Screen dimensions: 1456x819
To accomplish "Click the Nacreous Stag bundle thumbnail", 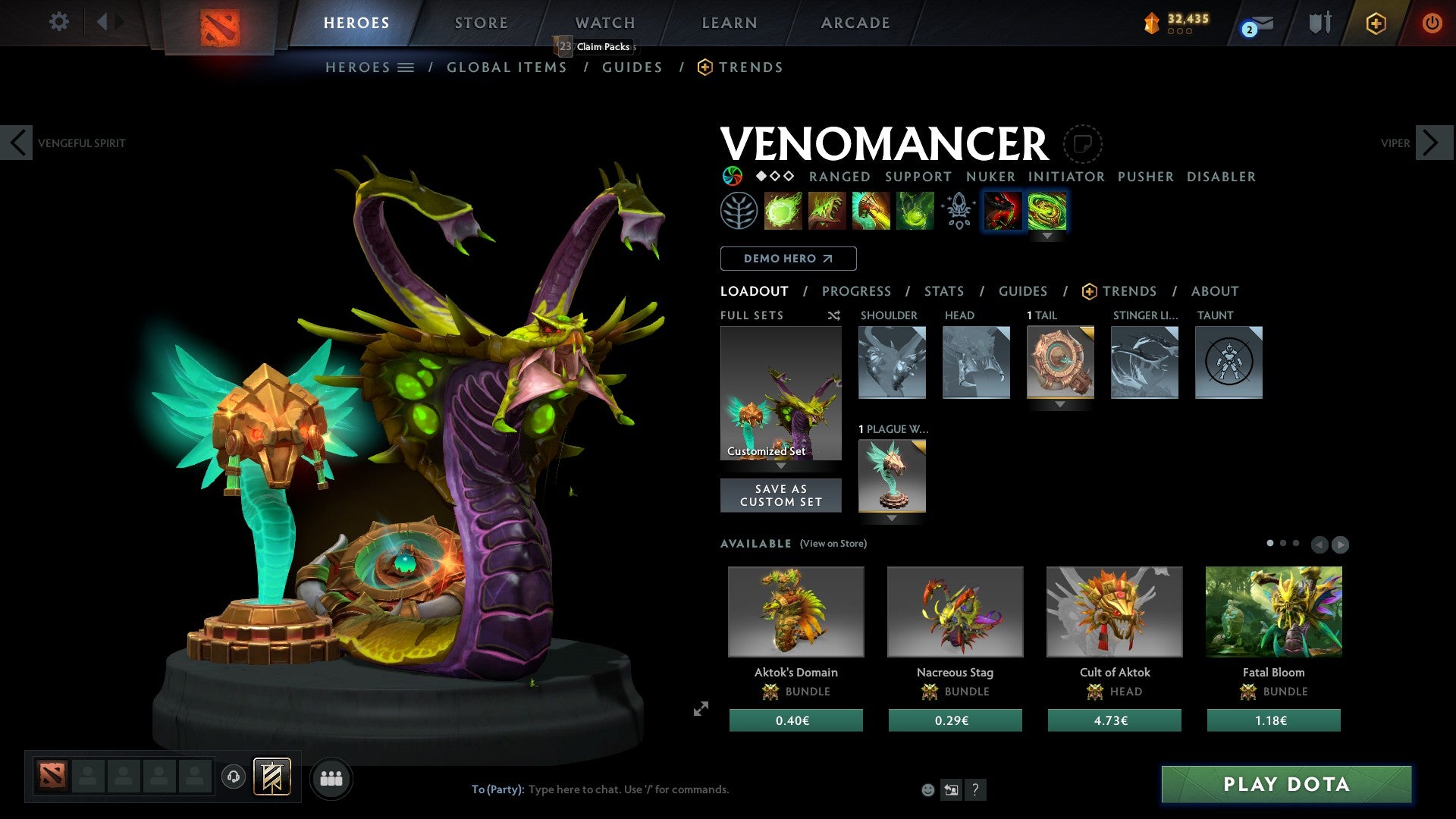I will [955, 611].
